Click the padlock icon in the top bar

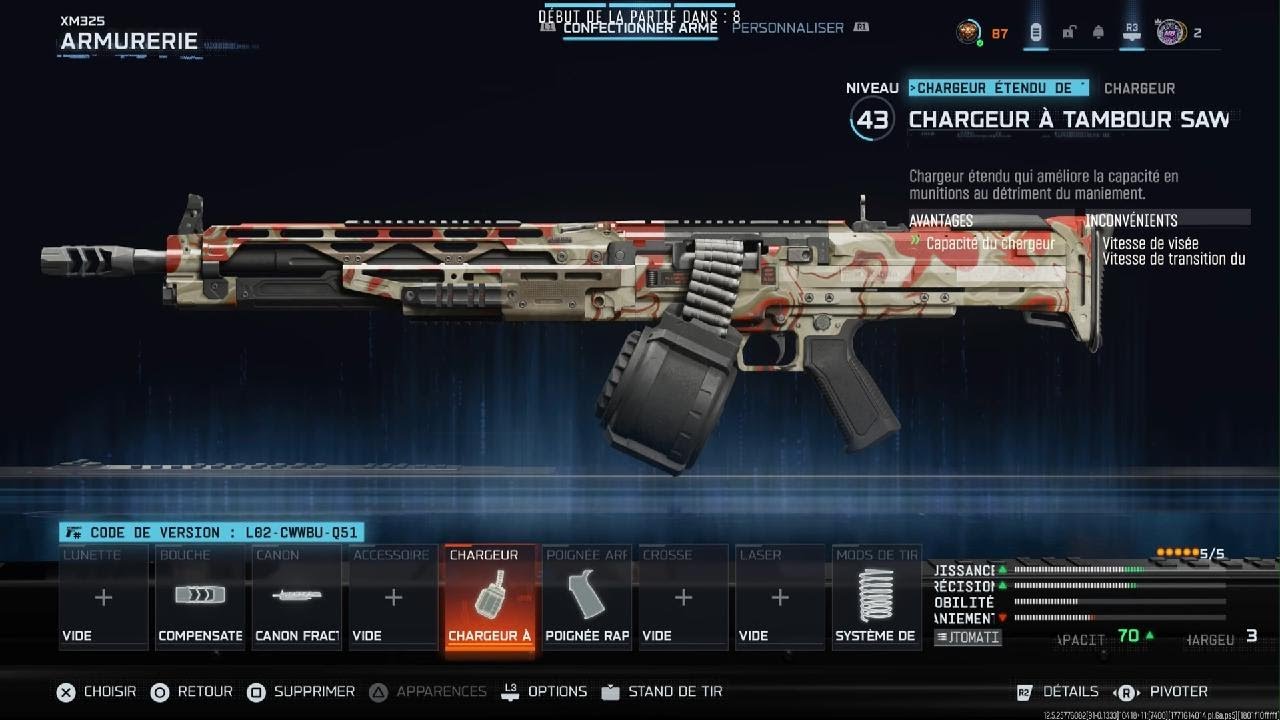coord(1068,32)
